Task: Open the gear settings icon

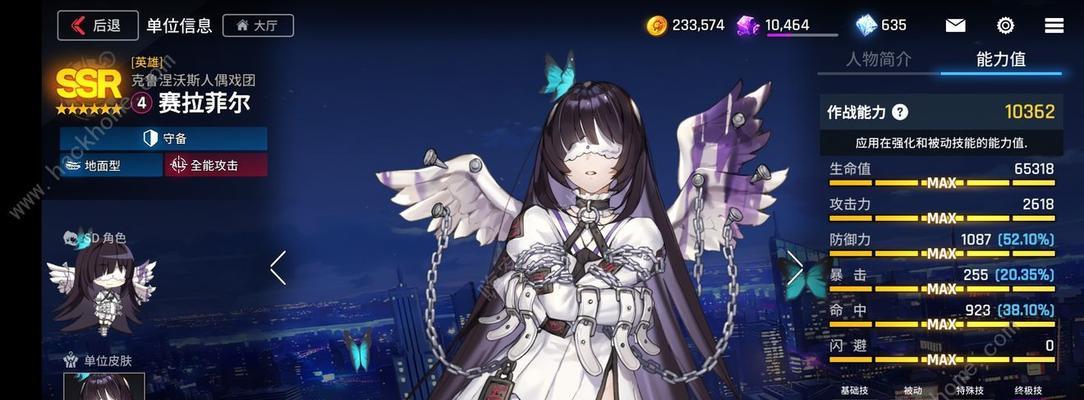Action: (1005, 25)
